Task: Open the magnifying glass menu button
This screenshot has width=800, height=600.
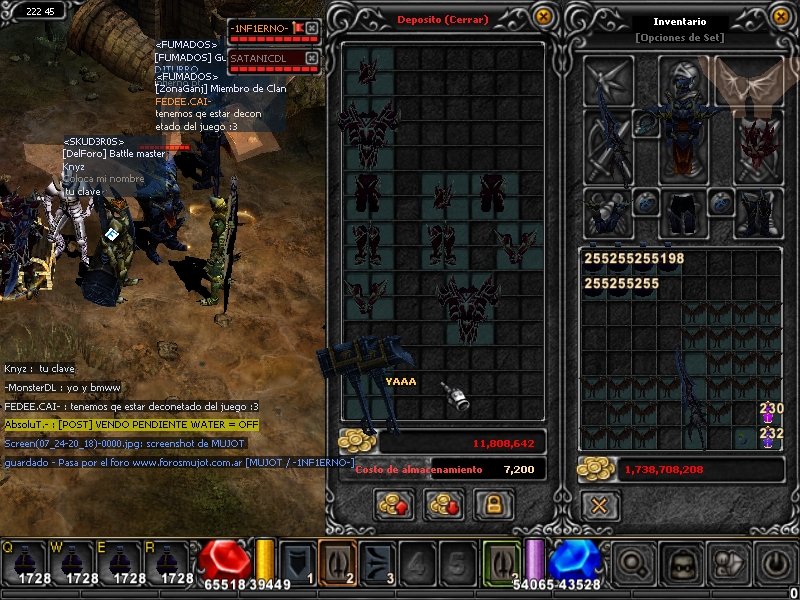Action: pyautogui.click(x=632, y=563)
